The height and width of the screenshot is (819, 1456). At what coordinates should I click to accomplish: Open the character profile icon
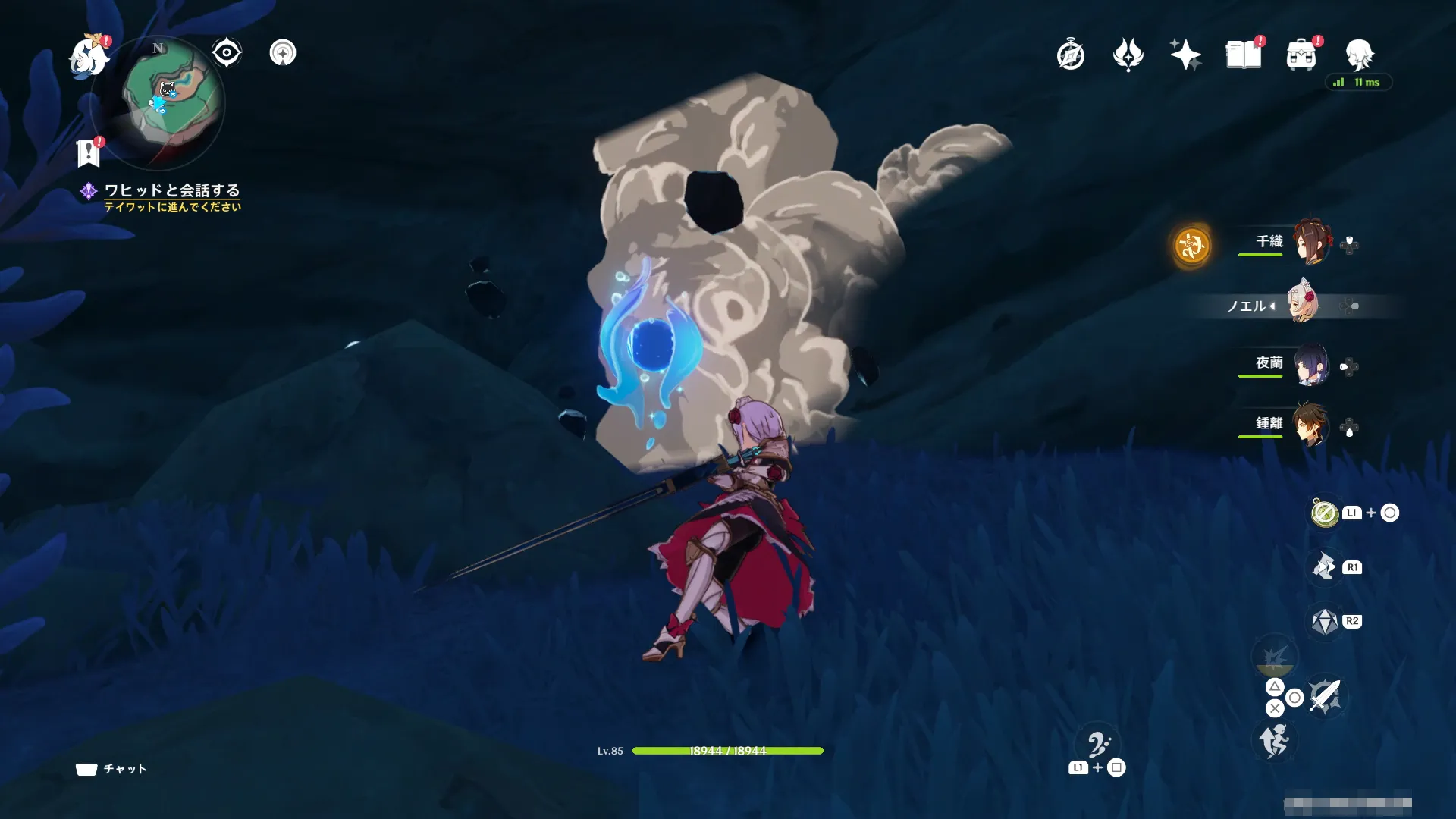(1359, 55)
